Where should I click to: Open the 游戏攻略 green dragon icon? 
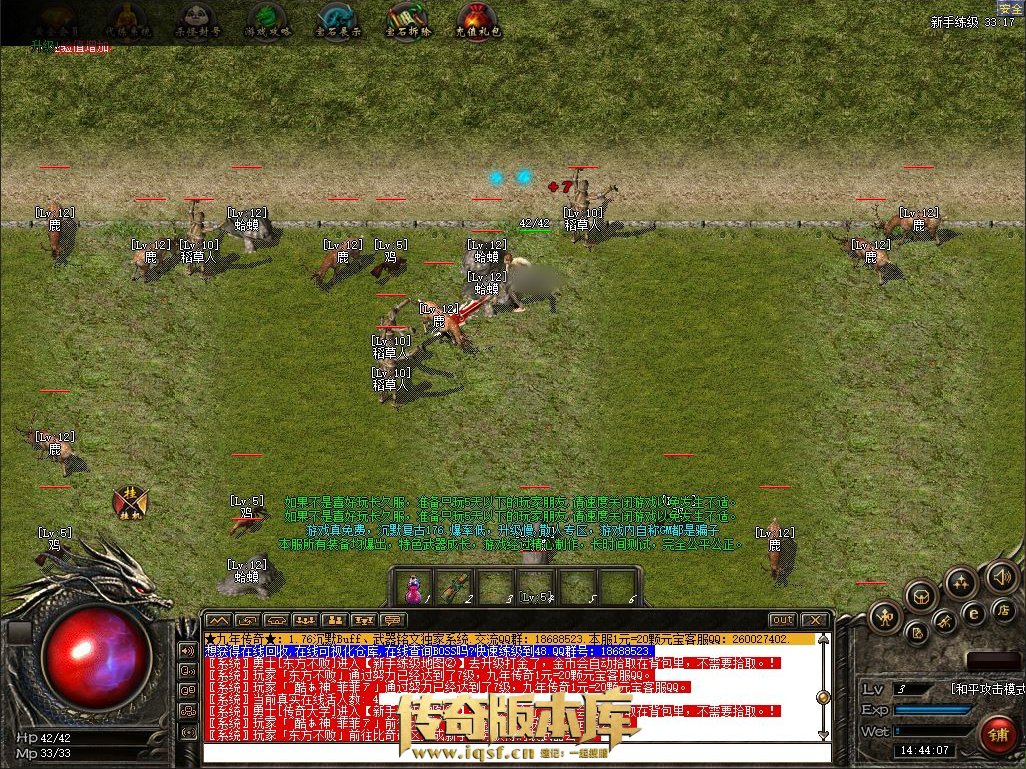coord(267,21)
